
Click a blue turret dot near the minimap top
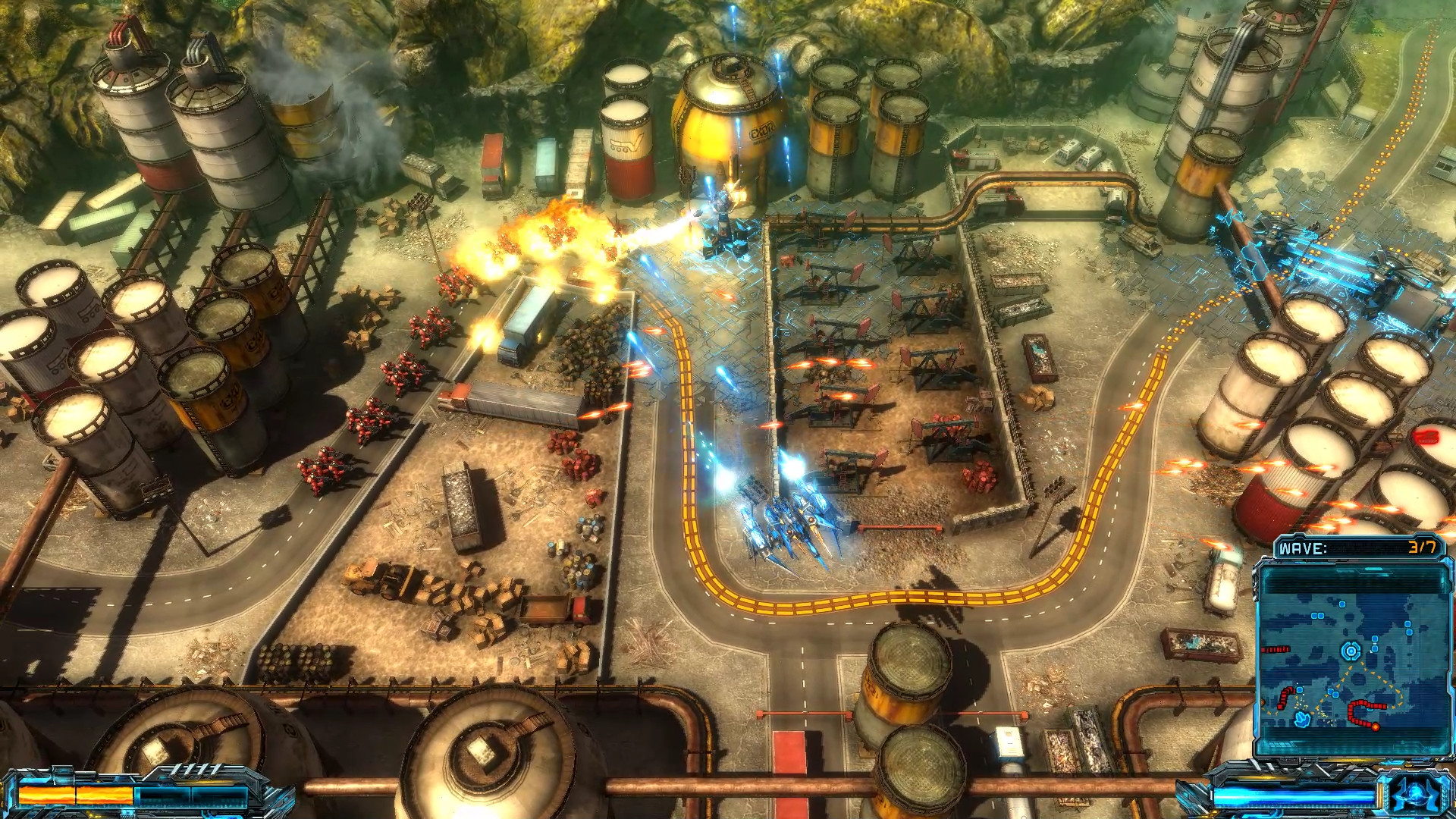(1341, 604)
